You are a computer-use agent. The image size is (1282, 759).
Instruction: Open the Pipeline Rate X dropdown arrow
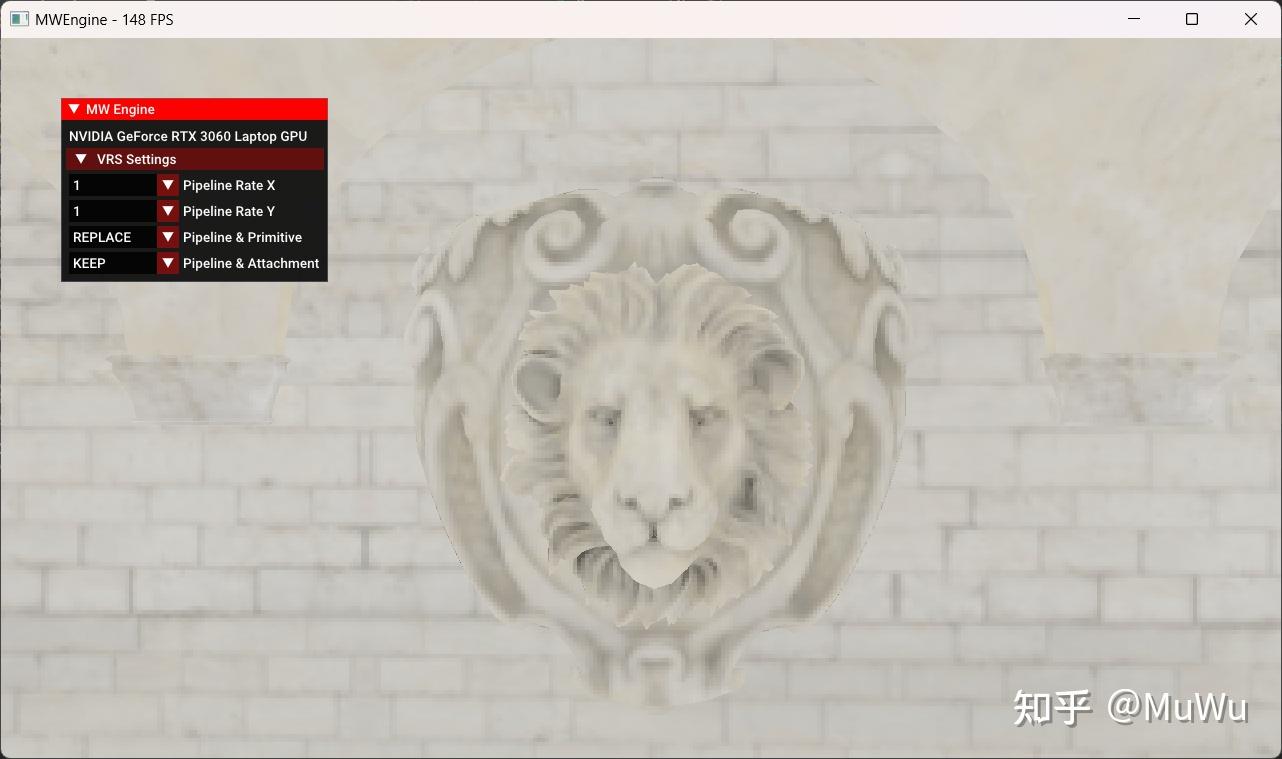point(167,185)
